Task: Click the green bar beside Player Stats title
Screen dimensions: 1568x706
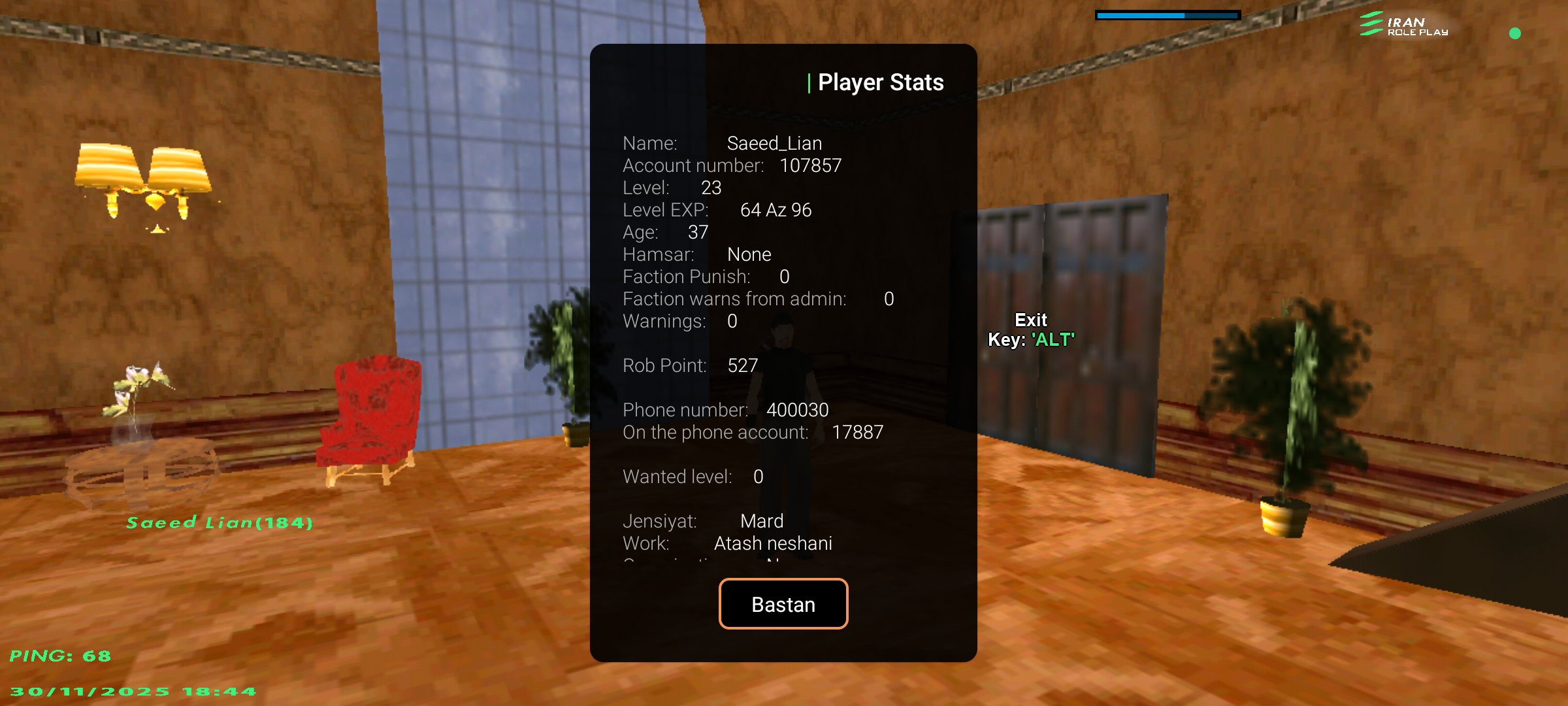Action: coord(810,82)
